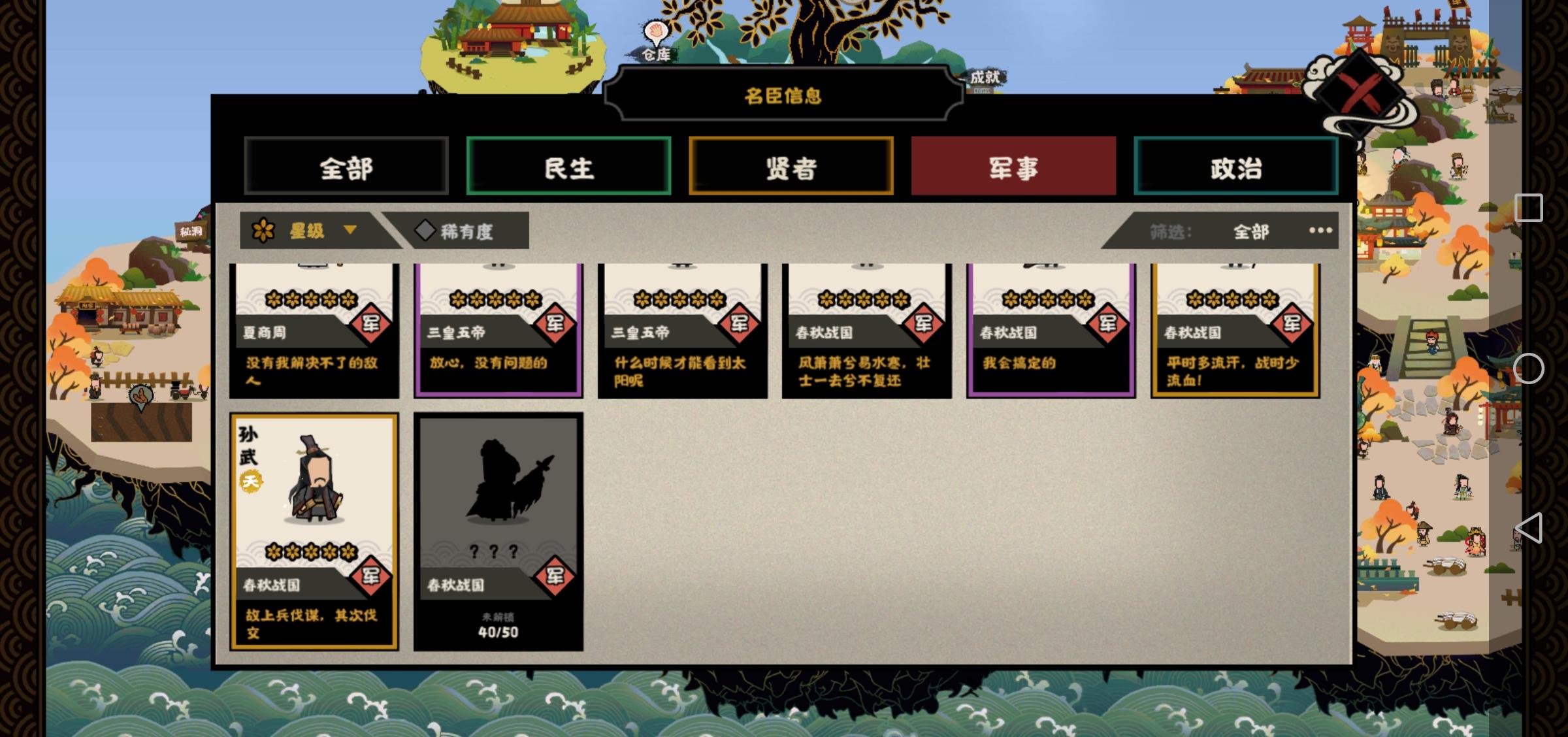Screen dimensions: 1568x737
Task: Expand the three-dot more options menu
Action: point(1322,230)
